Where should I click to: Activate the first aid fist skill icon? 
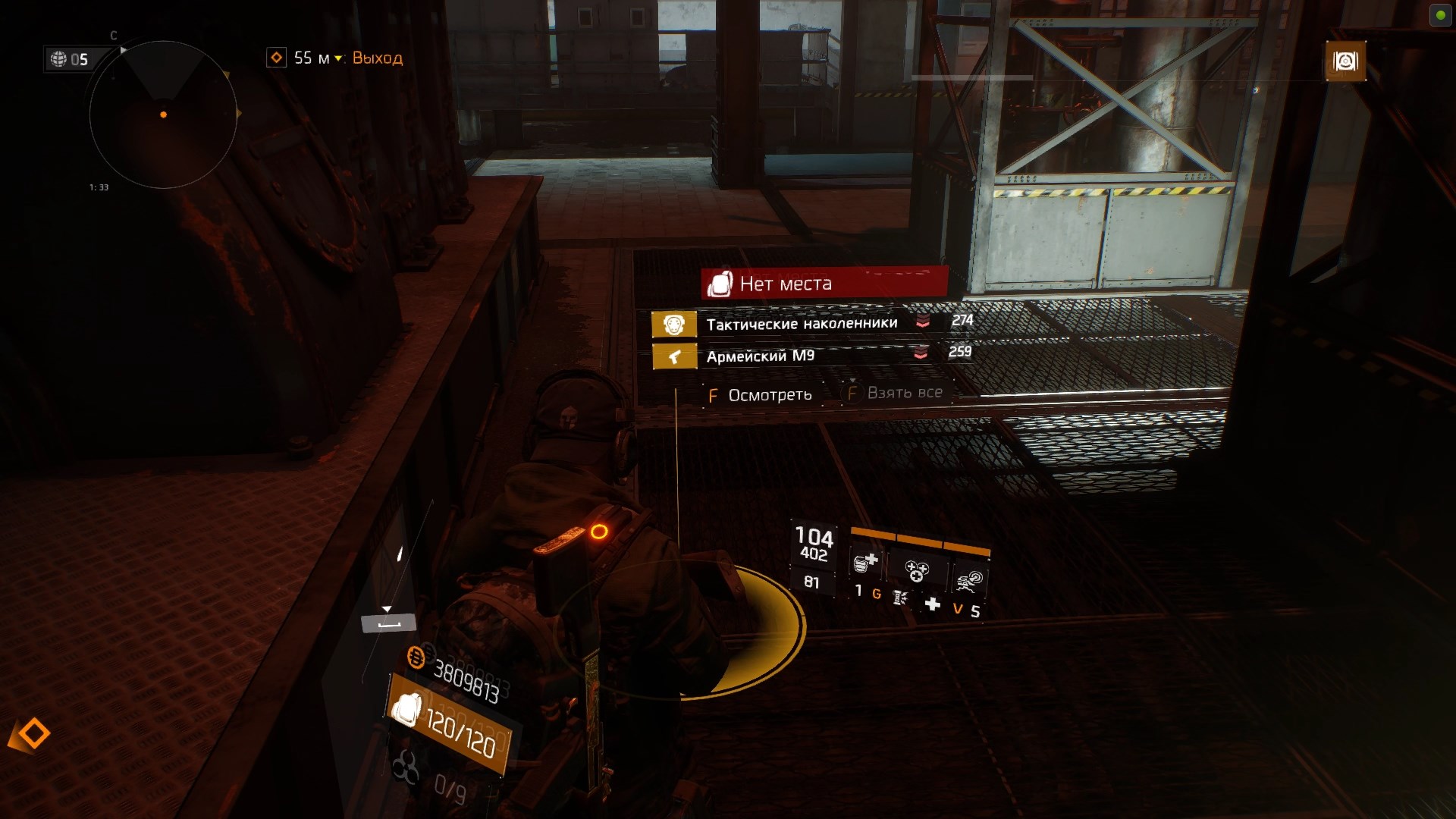(865, 563)
